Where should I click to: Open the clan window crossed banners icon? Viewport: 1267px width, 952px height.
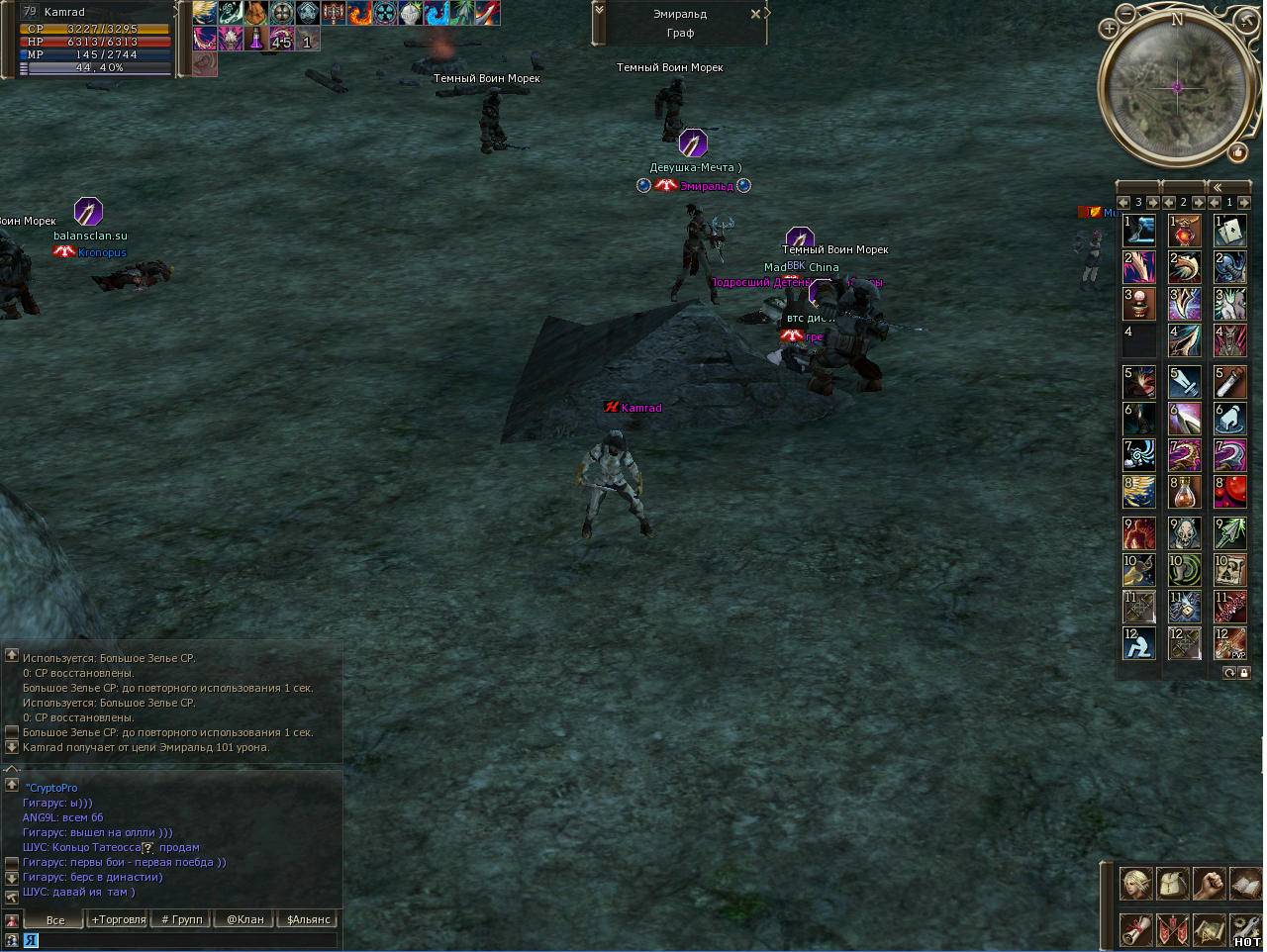(x=1173, y=929)
